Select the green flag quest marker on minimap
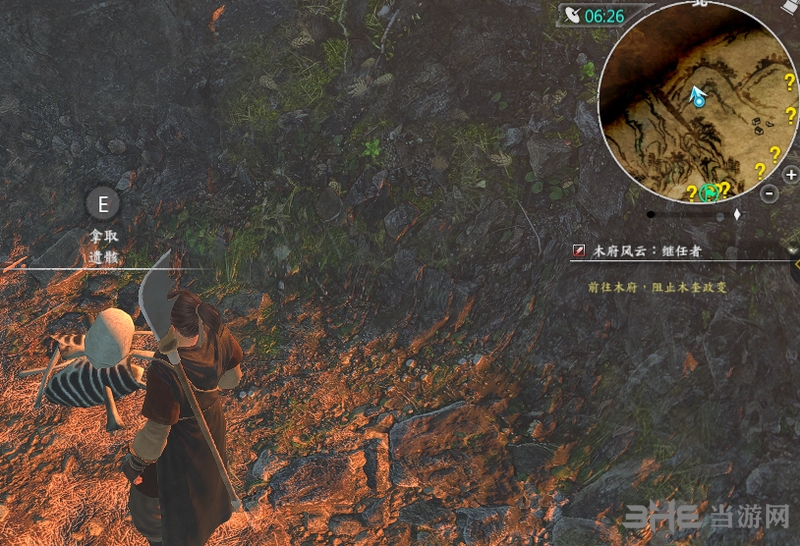Viewport: 800px width, 546px height. coord(711,192)
